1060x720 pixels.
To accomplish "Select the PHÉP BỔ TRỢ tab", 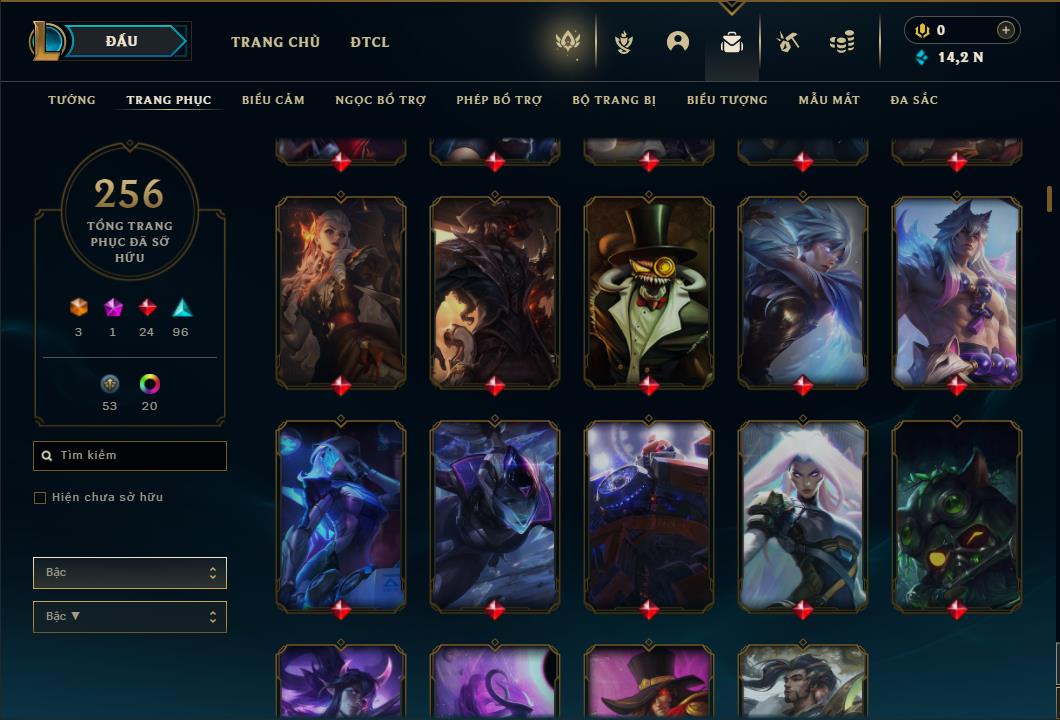I will (499, 100).
